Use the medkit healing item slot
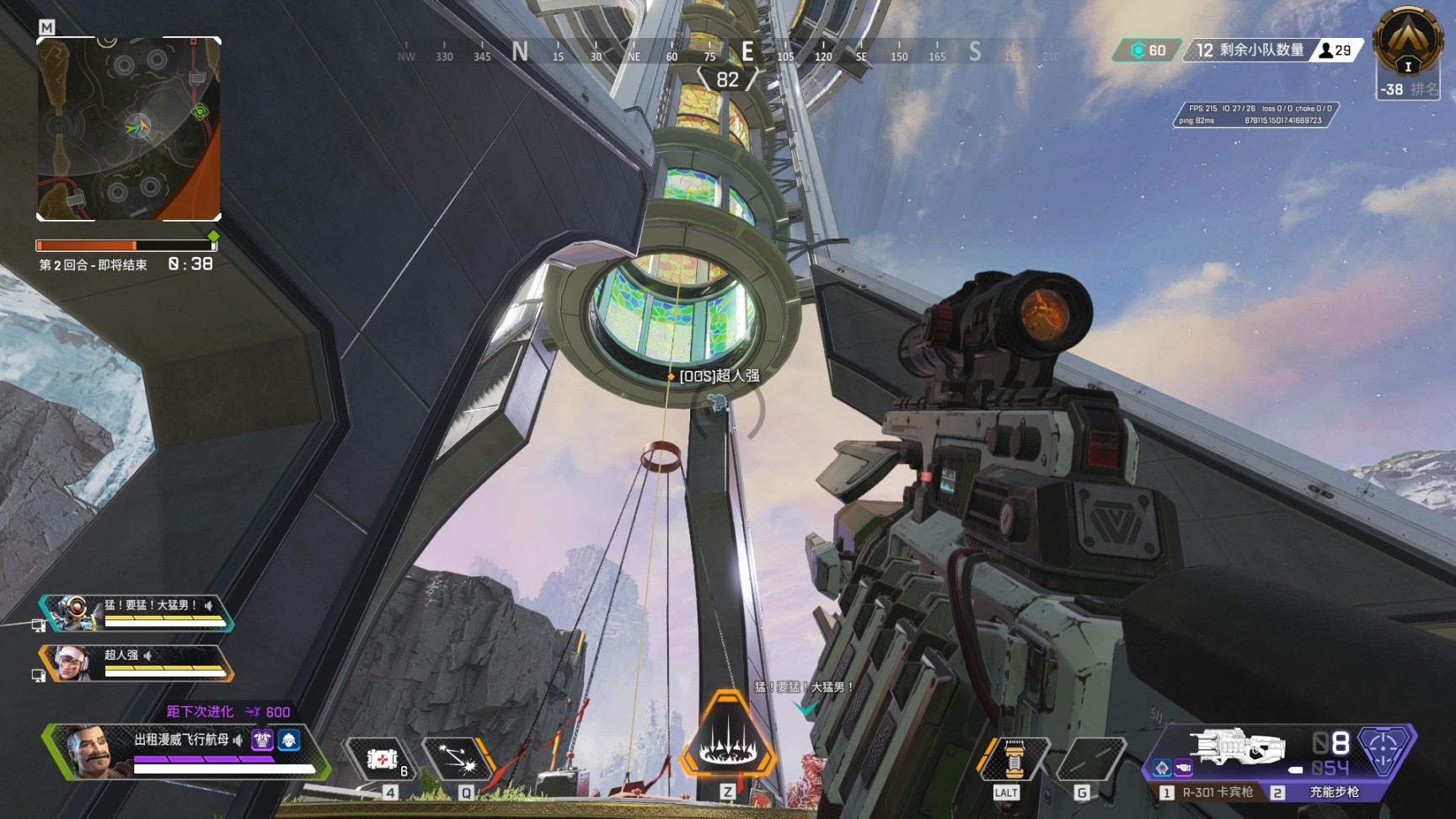 [382, 759]
